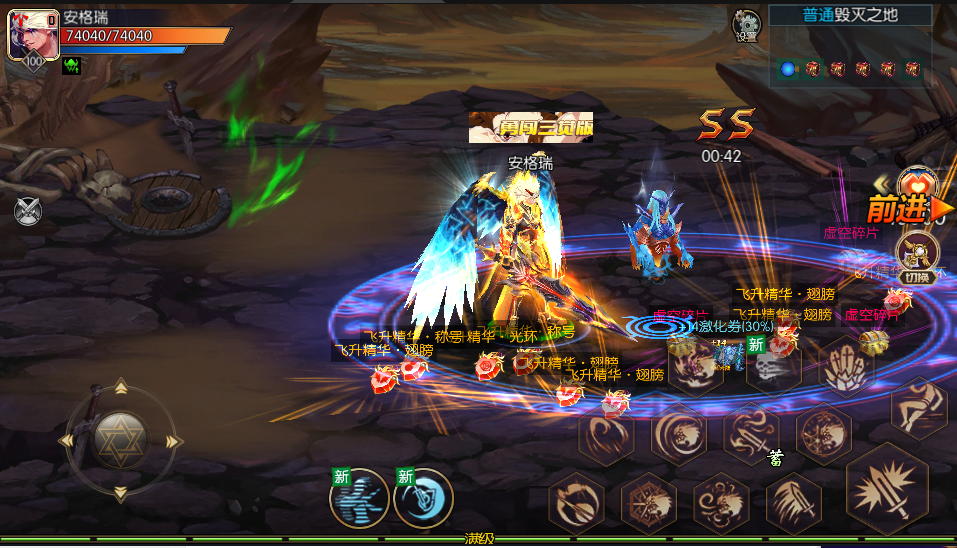The image size is (957, 548).
Task: Open the settings gear menu
Action: point(746,24)
